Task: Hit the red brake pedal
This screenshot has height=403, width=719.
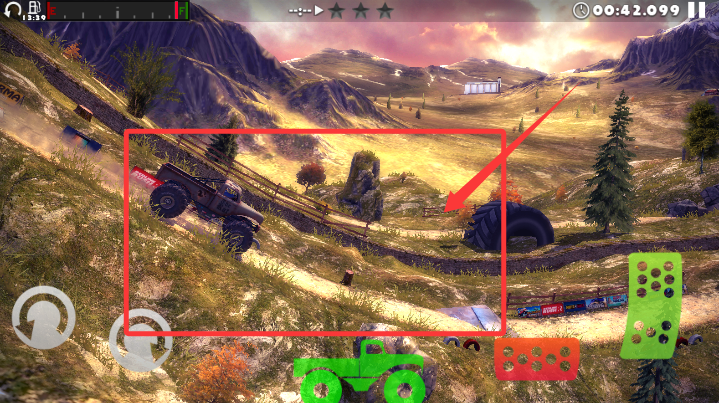Action: 536,359
